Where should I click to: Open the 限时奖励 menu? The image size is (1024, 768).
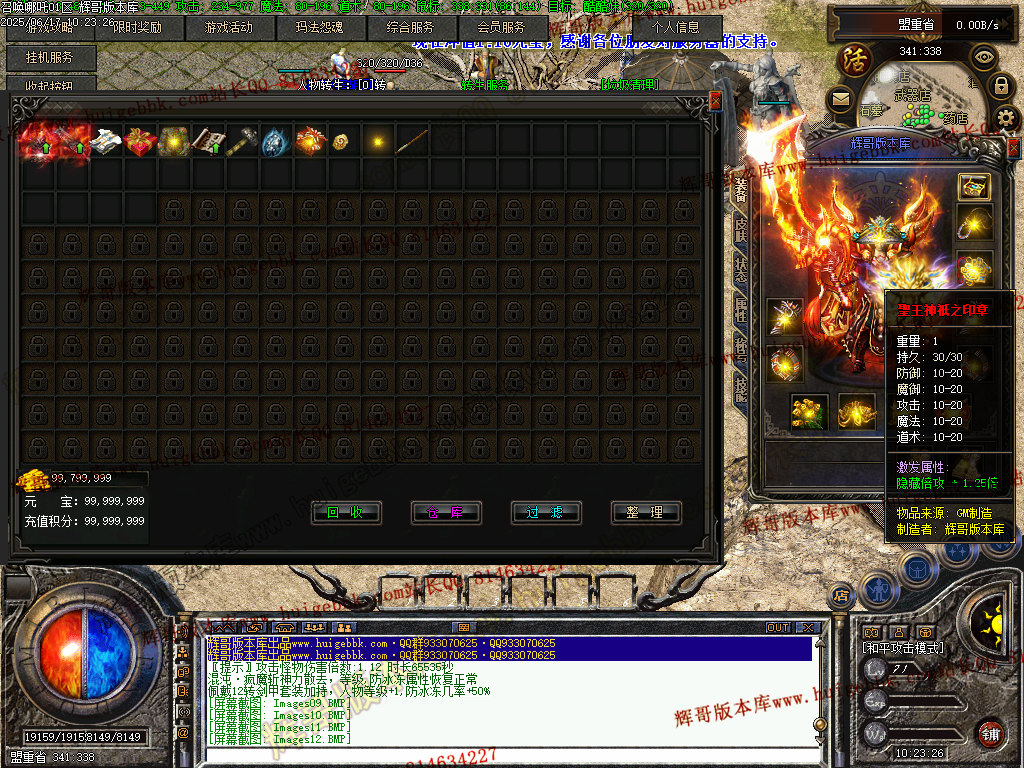(x=139, y=28)
